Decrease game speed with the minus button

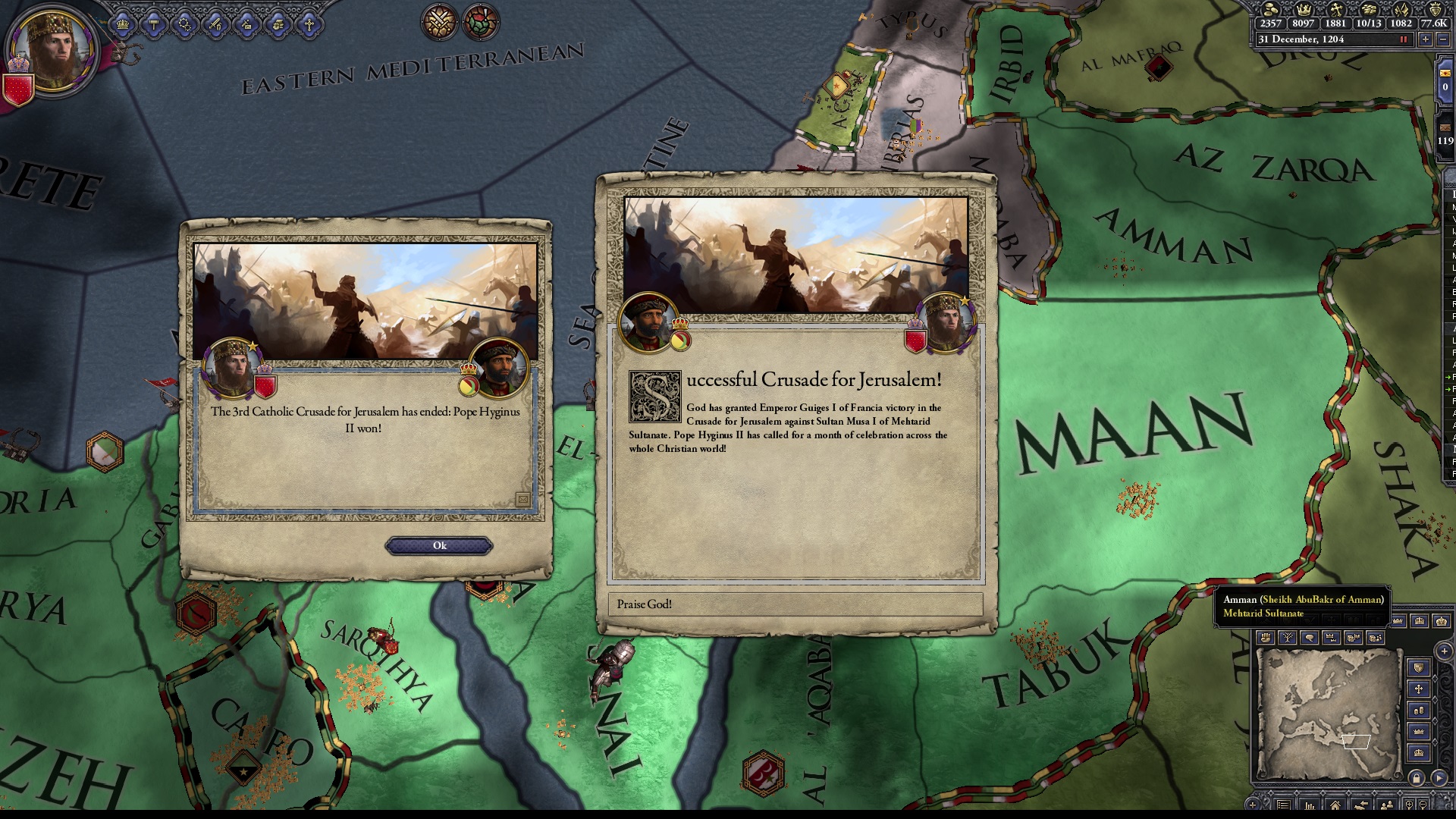(1442, 39)
